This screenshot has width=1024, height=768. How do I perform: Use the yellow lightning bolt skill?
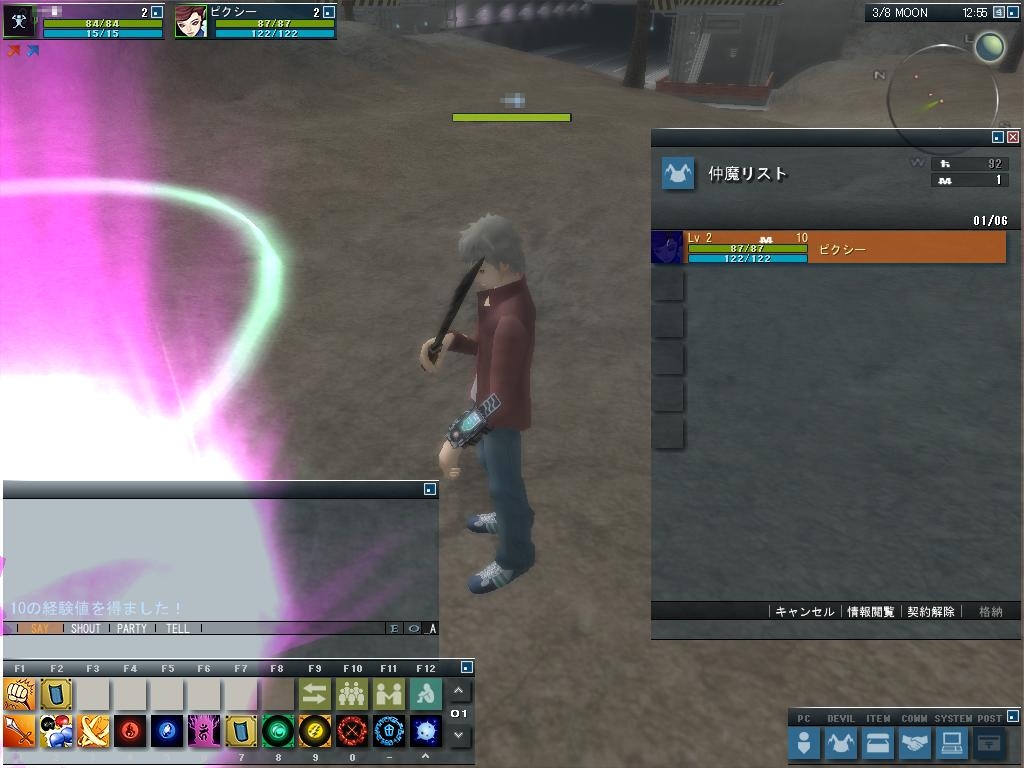(x=315, y=731)
